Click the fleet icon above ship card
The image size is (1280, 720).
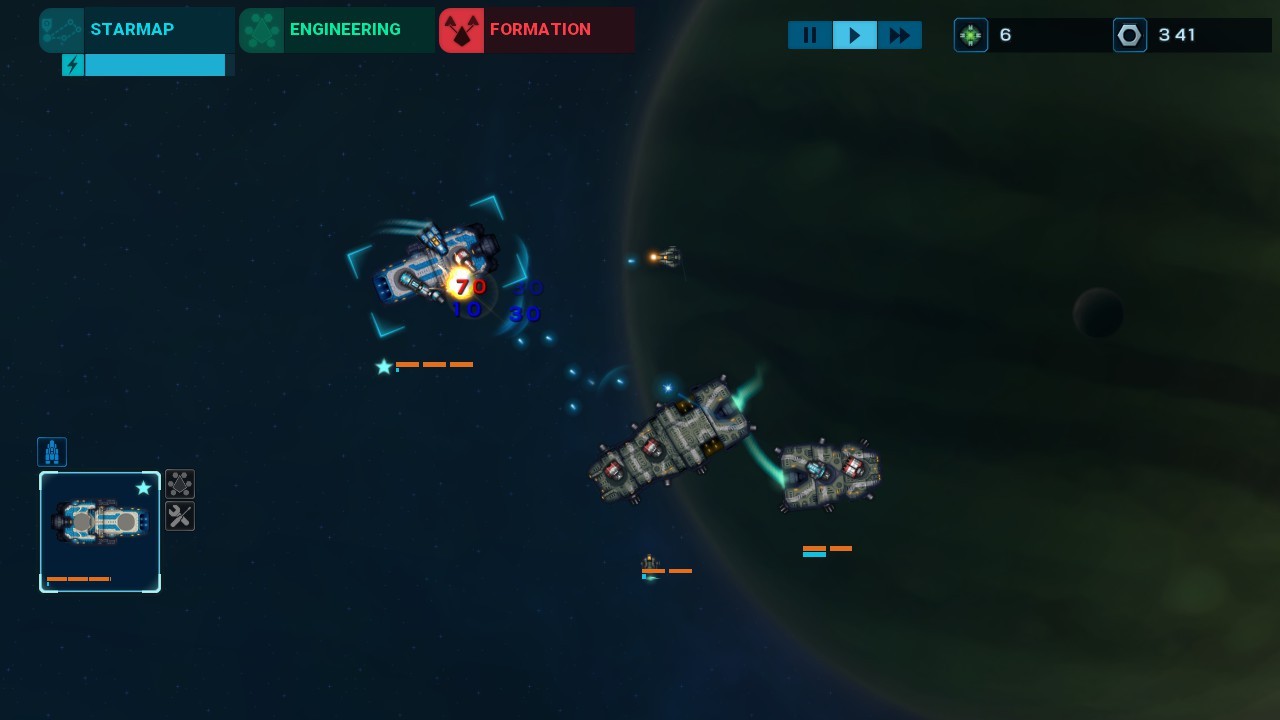point(52,452)
